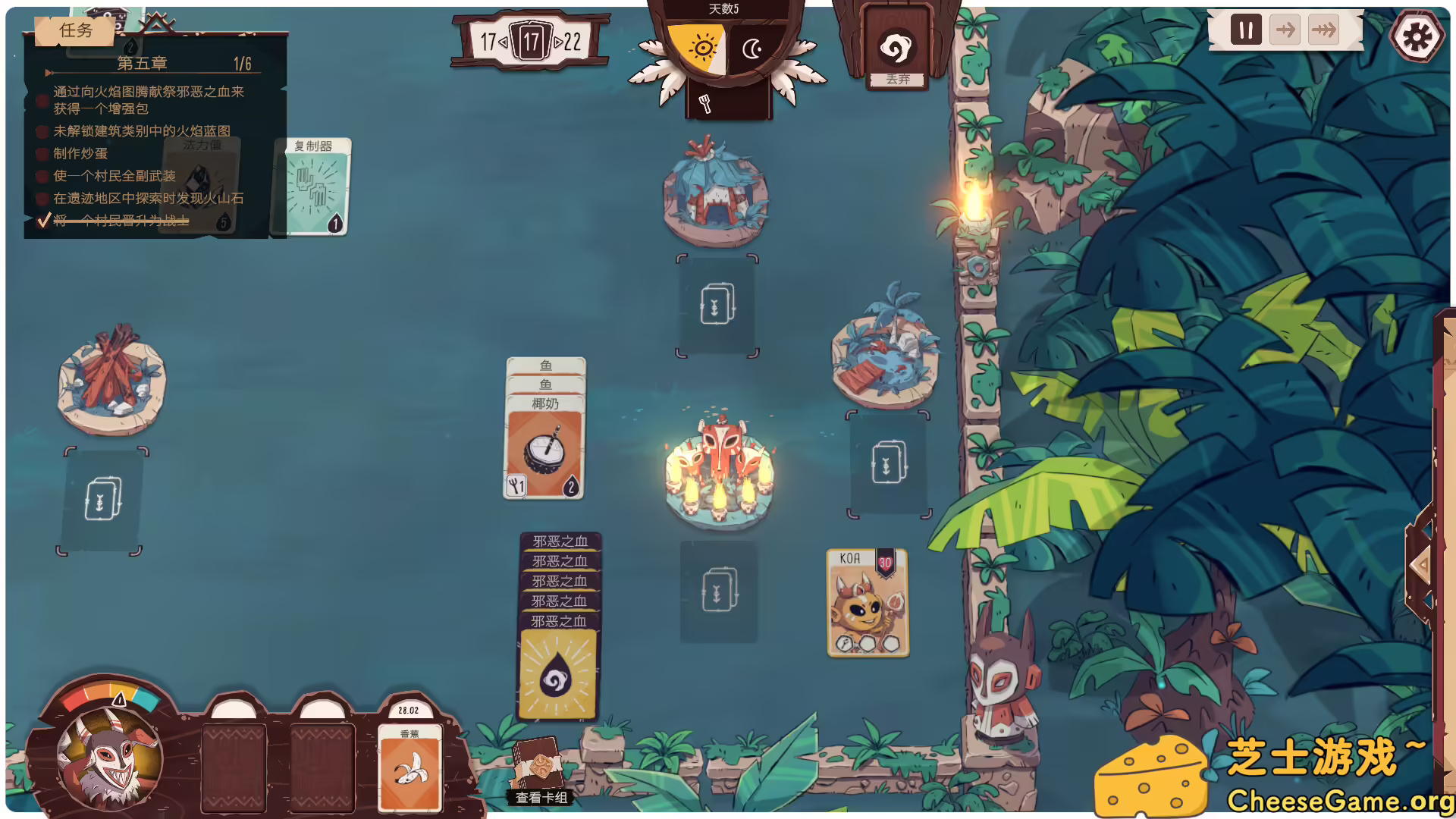Viewport: 1456px width, 819px height.
Task: Switch to night using the moon toggle
Action: tap(752, 49)
